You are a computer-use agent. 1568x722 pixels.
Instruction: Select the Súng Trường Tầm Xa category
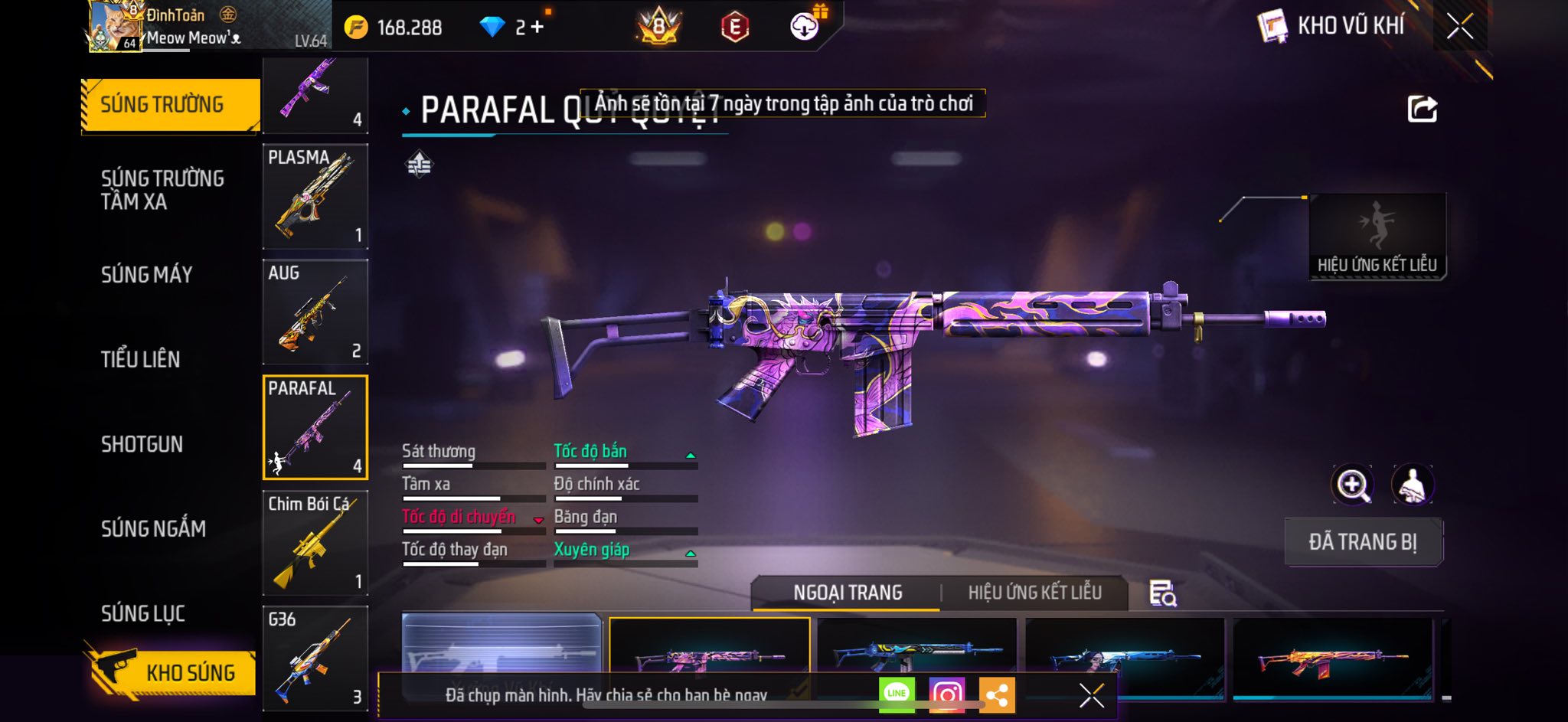coord(162,190)
